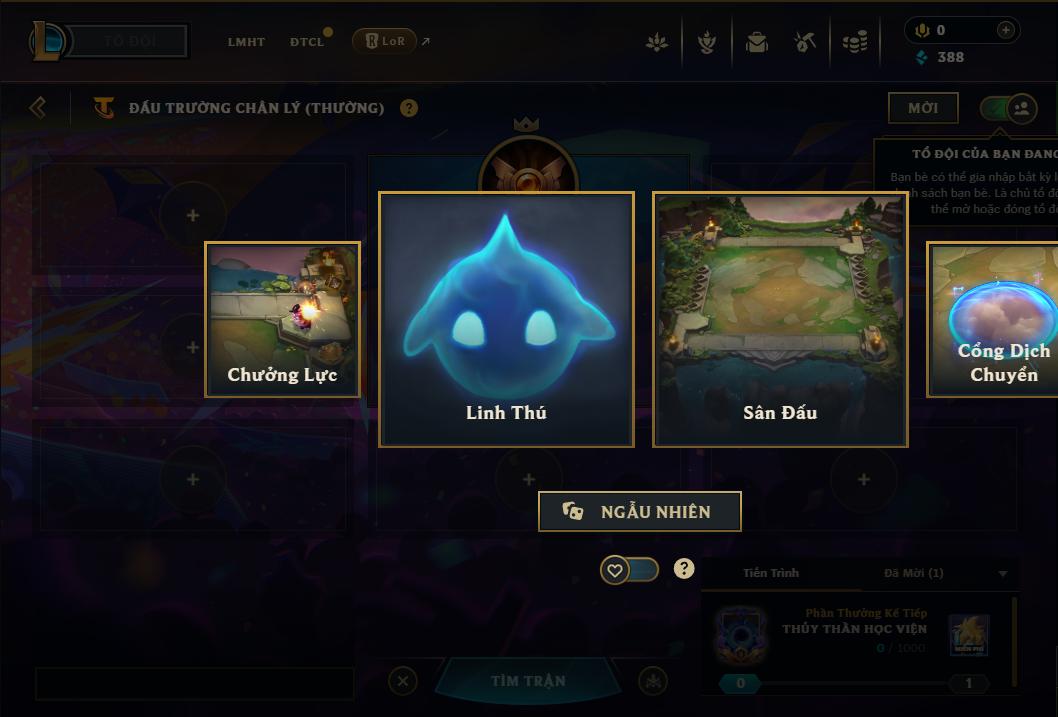The width and height of the screenshot is (1058, 717).
Task: Click the Ngẫu Nhiên random button
Action: [x=640, y=511]
